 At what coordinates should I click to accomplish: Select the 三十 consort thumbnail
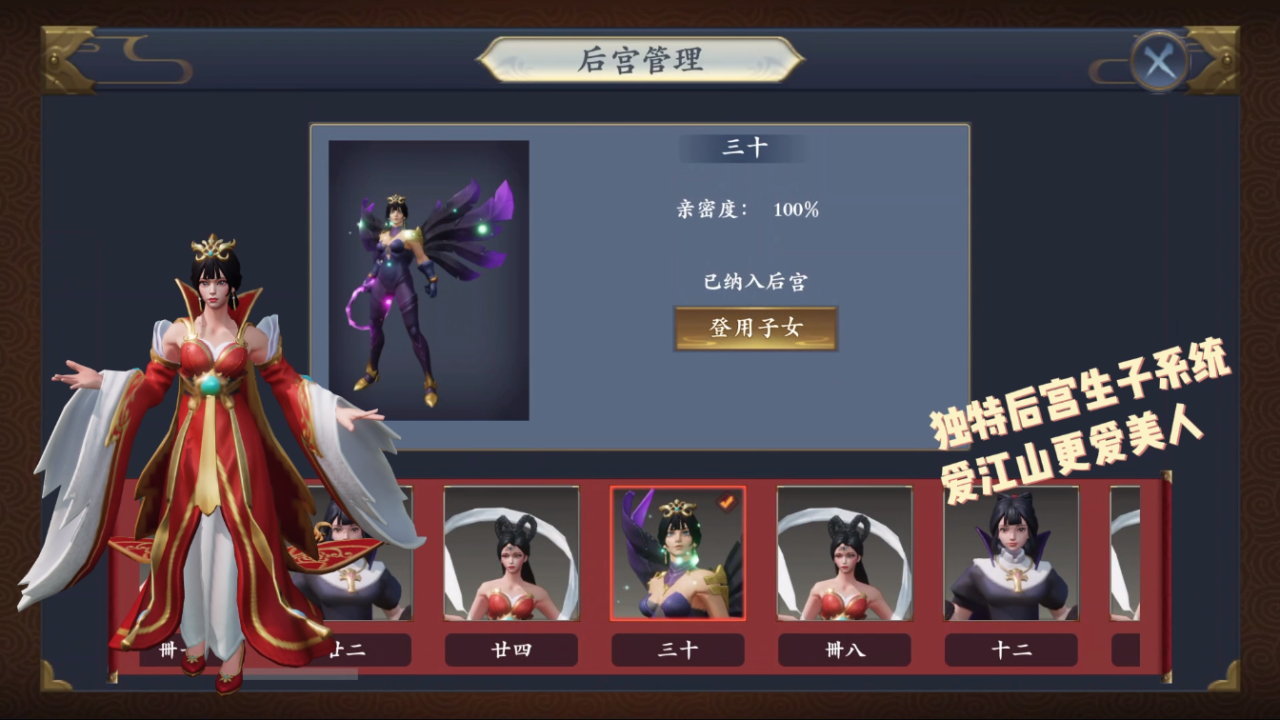click(678, 555)
